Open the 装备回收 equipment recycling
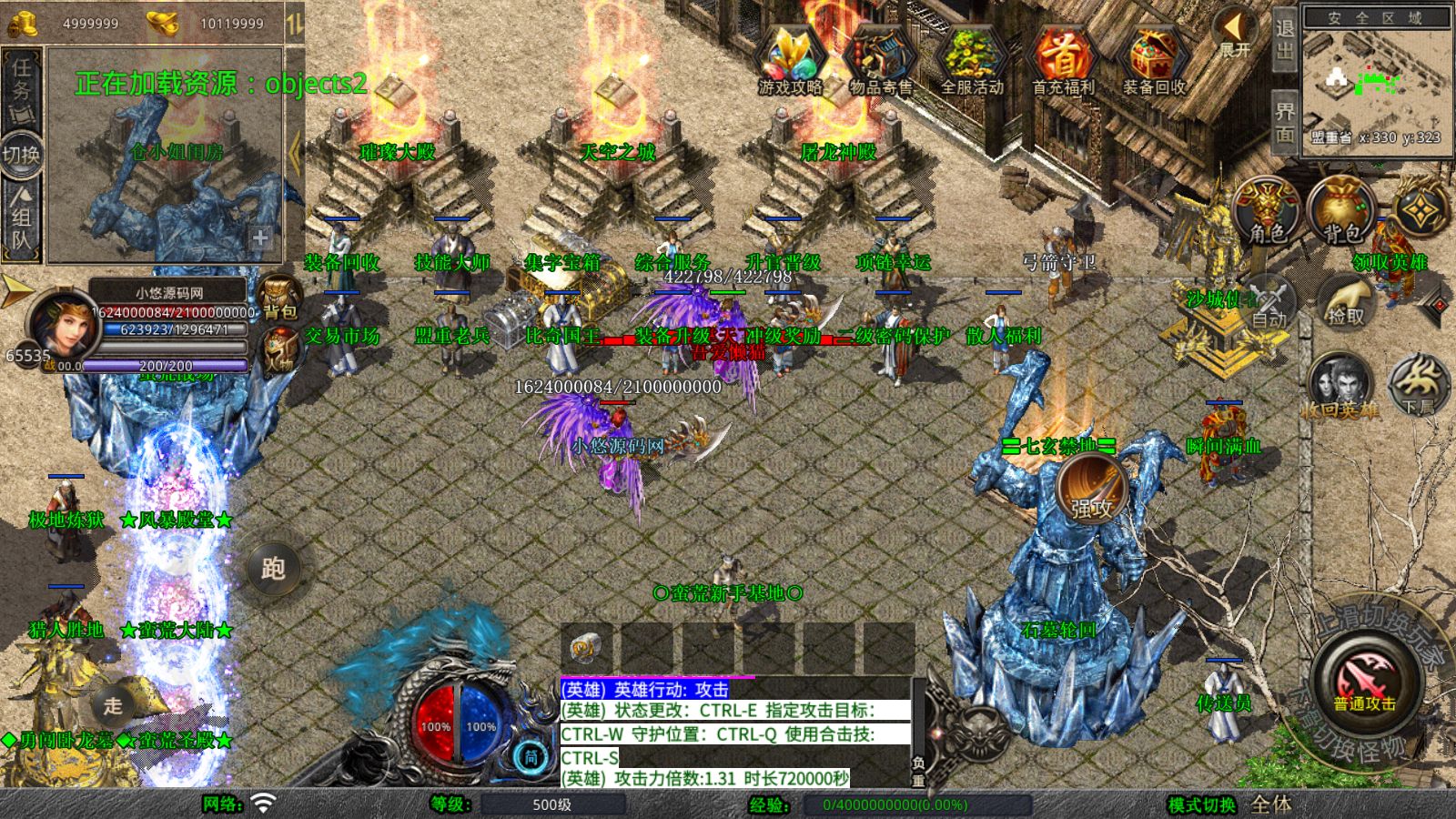 click(1153, 60)
